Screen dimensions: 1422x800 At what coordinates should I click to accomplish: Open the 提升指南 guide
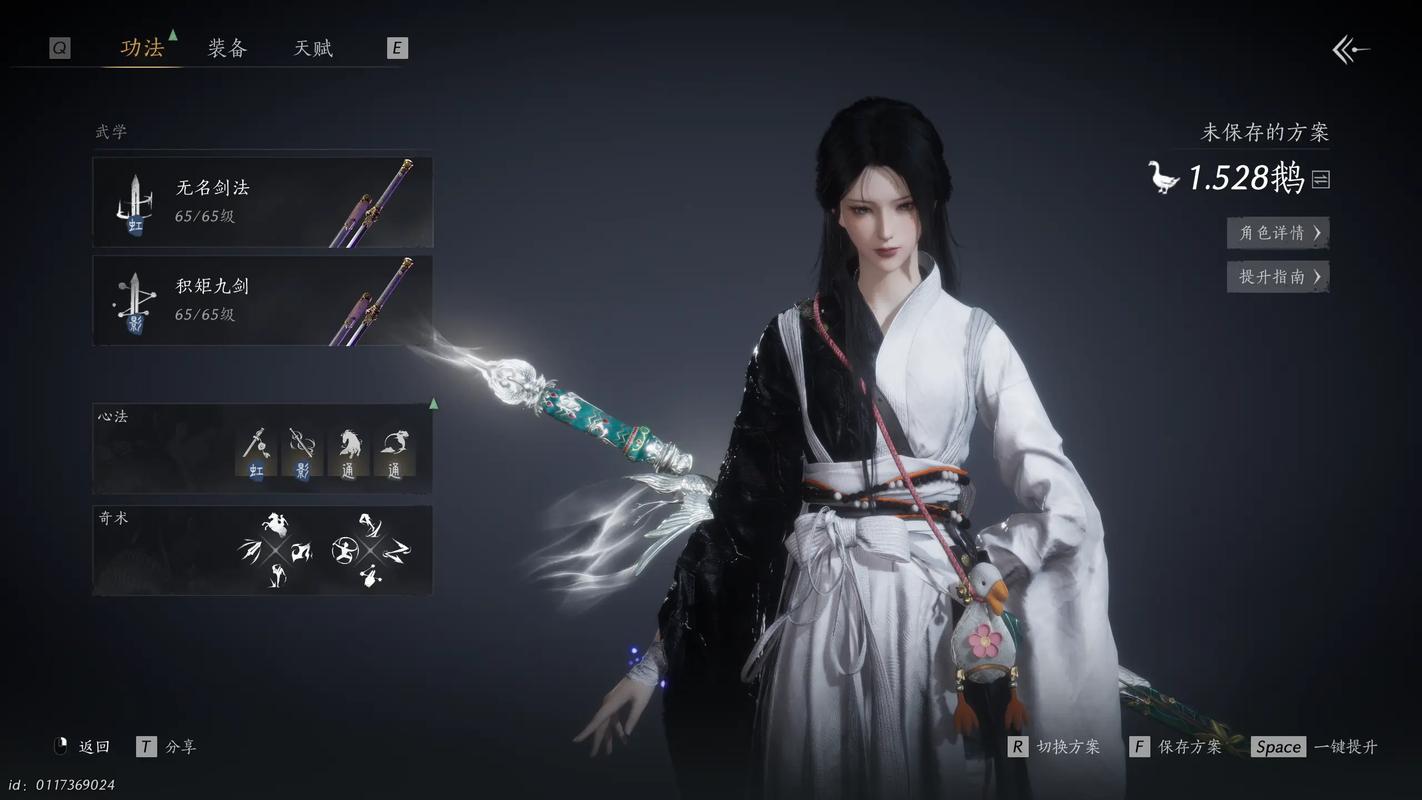1277,276
